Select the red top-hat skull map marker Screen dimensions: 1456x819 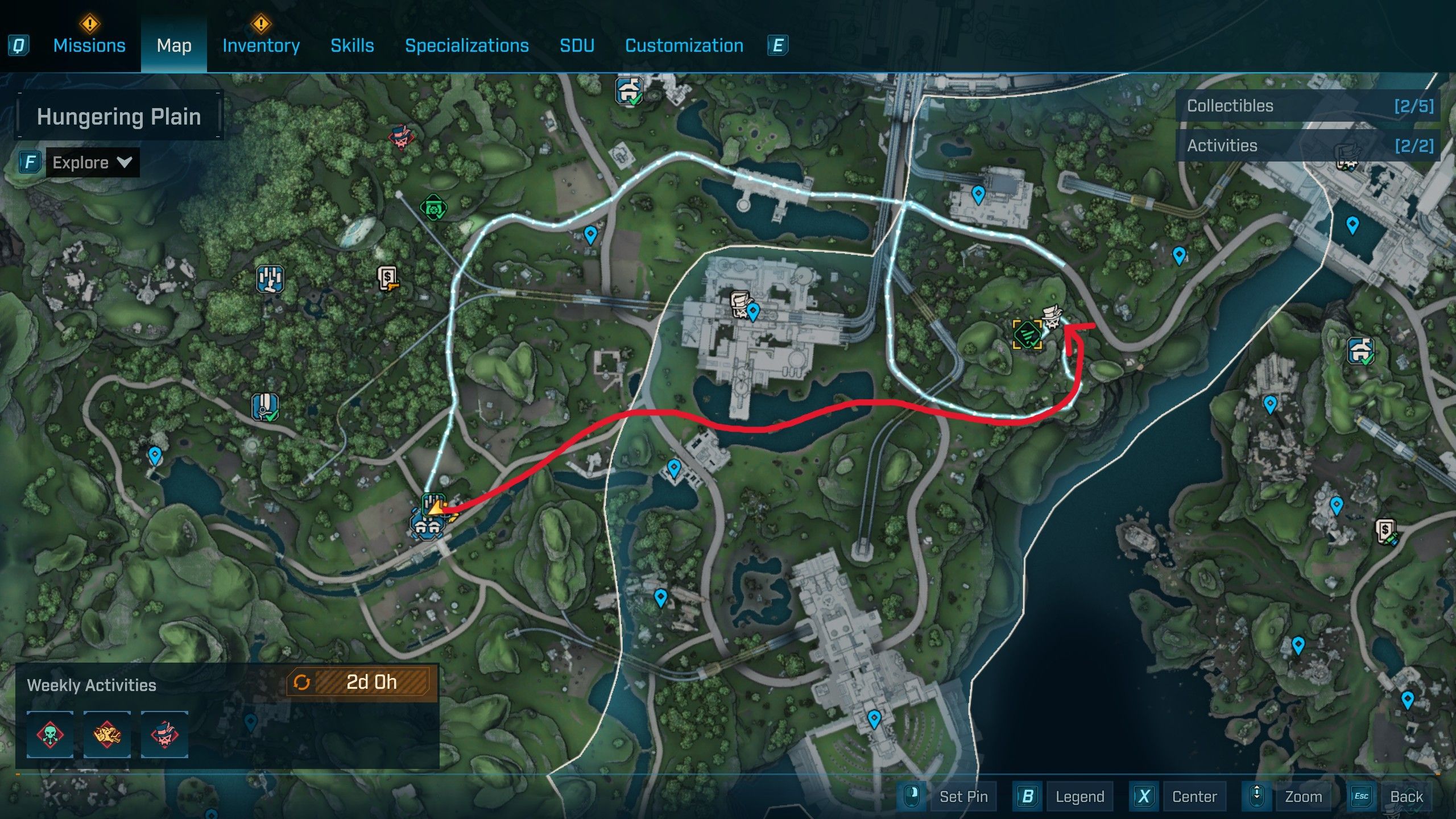(401, 138)
